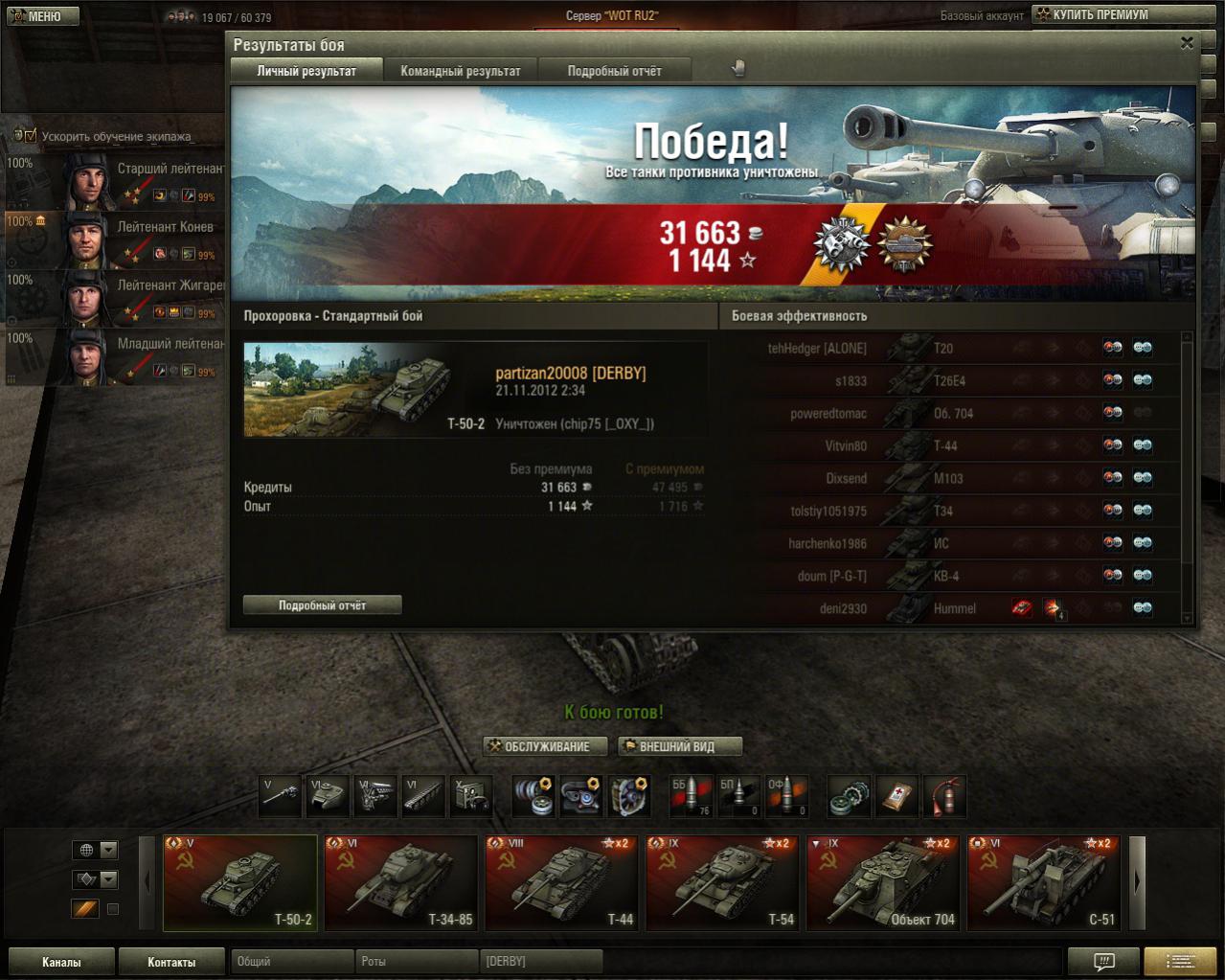The image size is (1225, 980).
Task: Click the fire extinguisher consumable slot
Action: pyautogui.click(x=945, y=796)
